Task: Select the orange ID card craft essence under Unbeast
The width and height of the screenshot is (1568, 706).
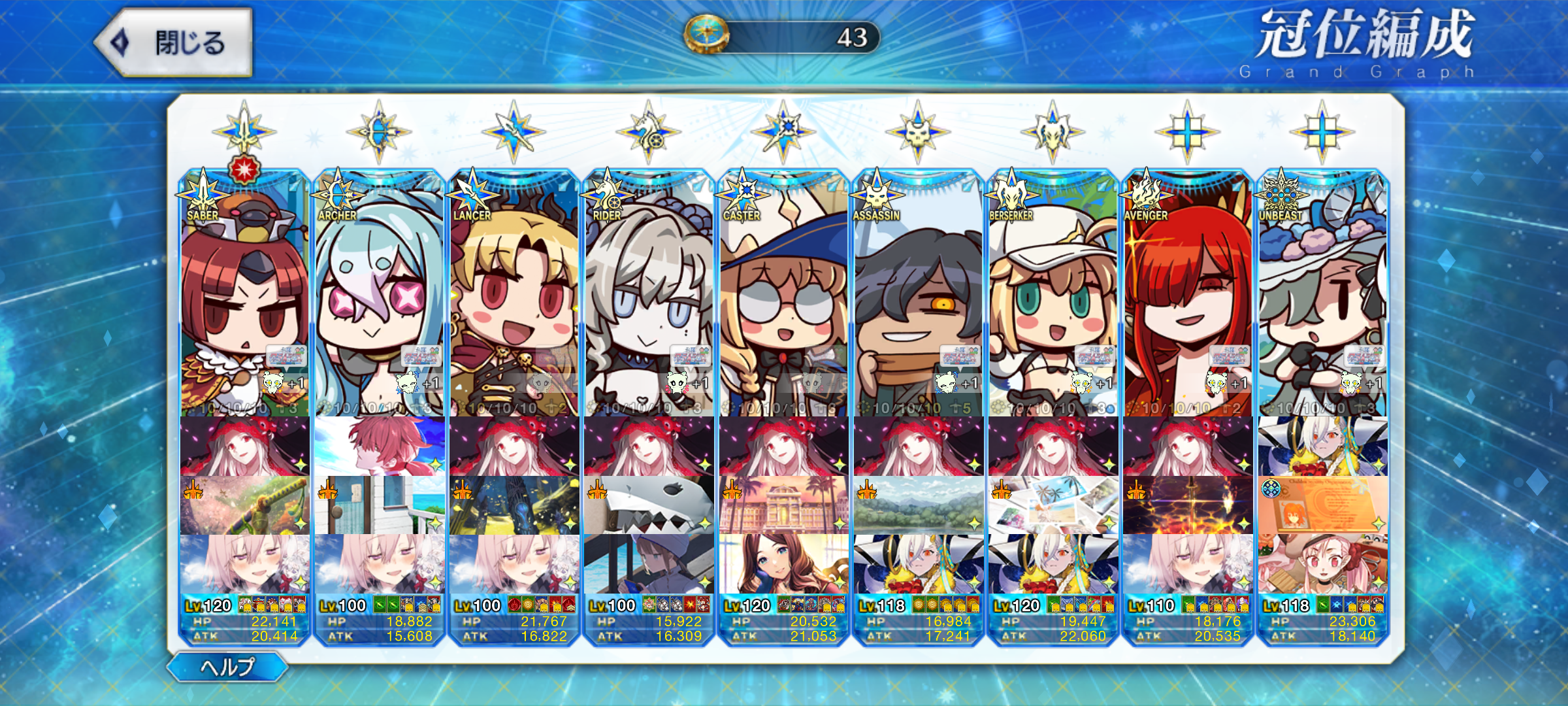Action: 1322,505
